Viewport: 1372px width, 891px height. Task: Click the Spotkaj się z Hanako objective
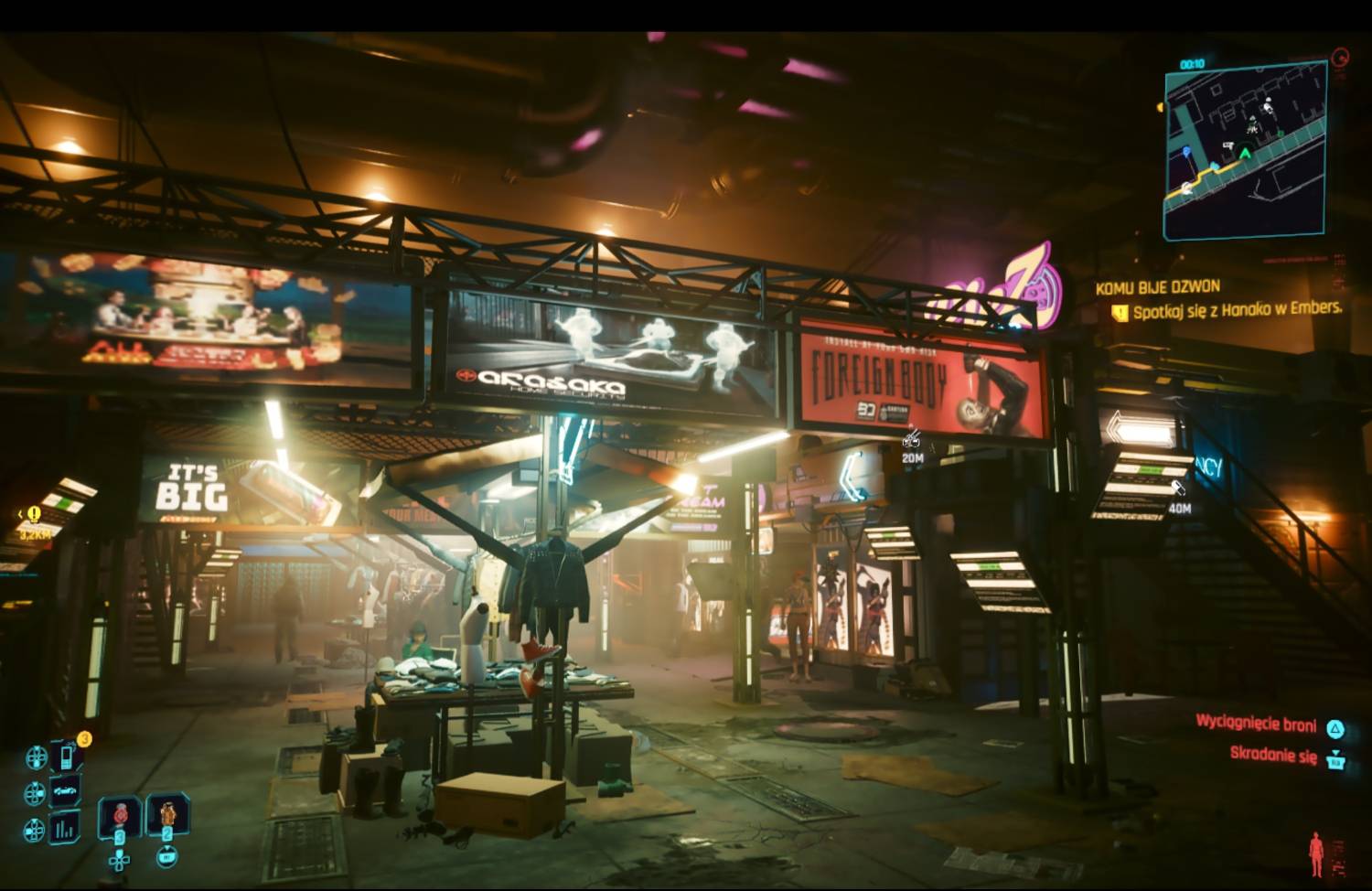(1236, 311)
